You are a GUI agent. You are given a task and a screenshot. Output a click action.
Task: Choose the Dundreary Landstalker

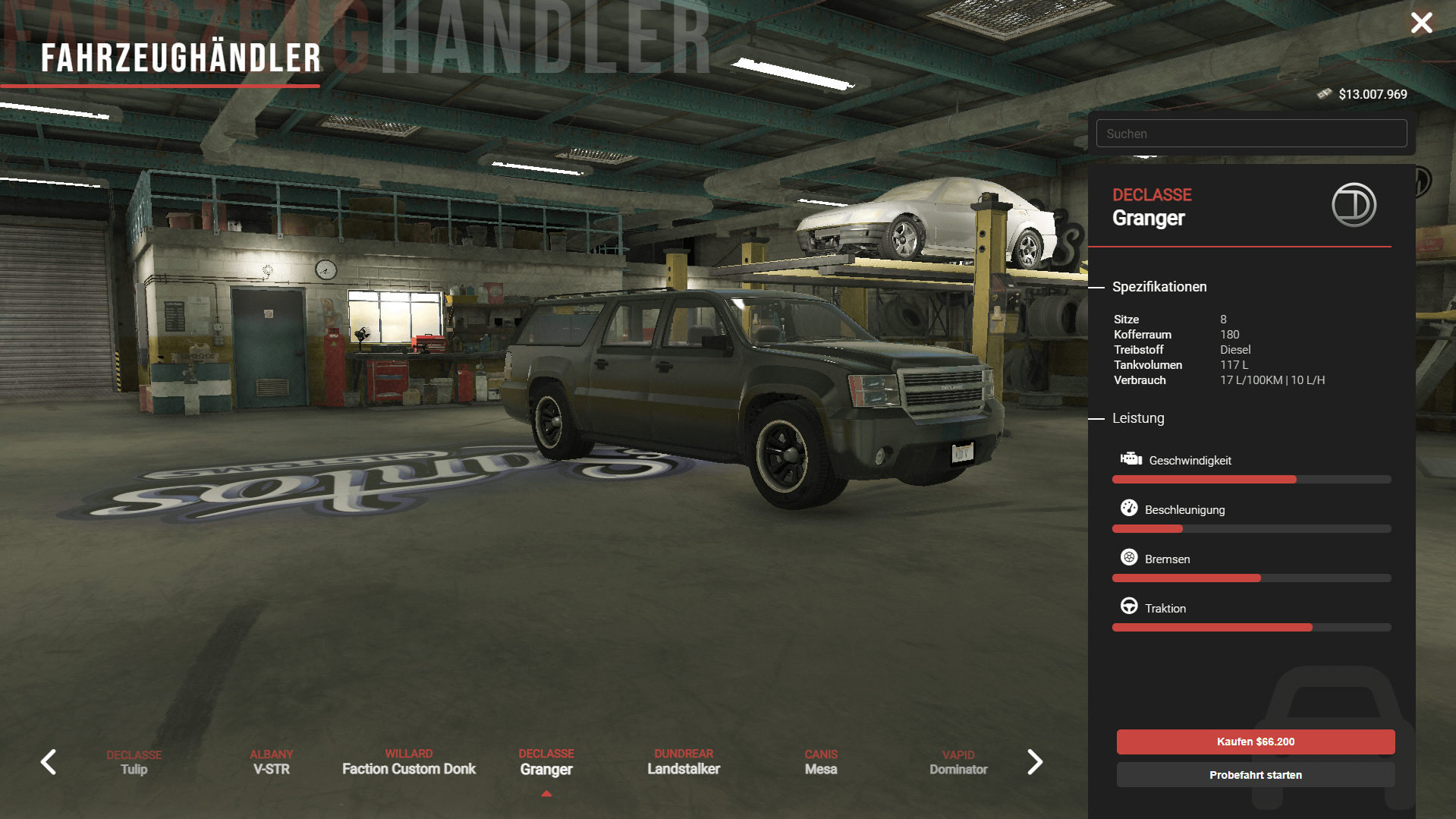pyautogui.click(x=684, y=762)
